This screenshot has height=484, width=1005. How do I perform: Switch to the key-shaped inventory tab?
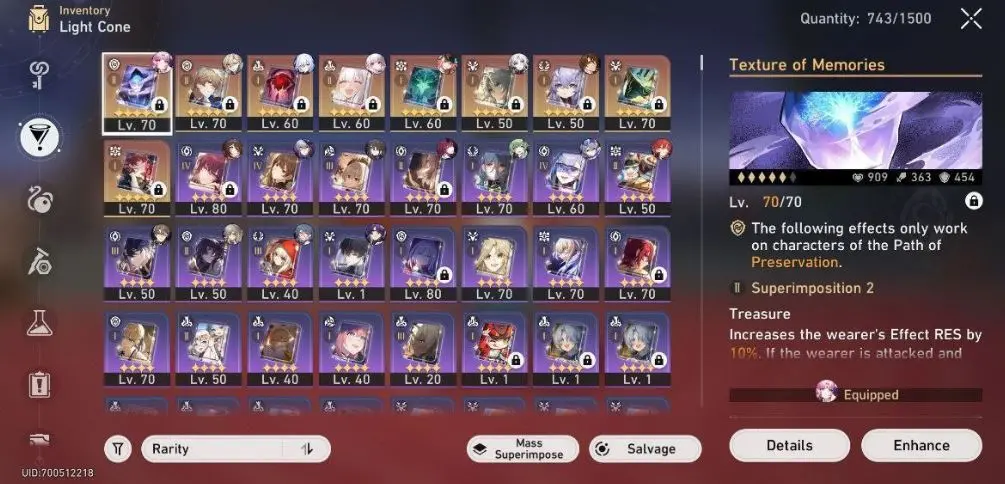point(41,74)
